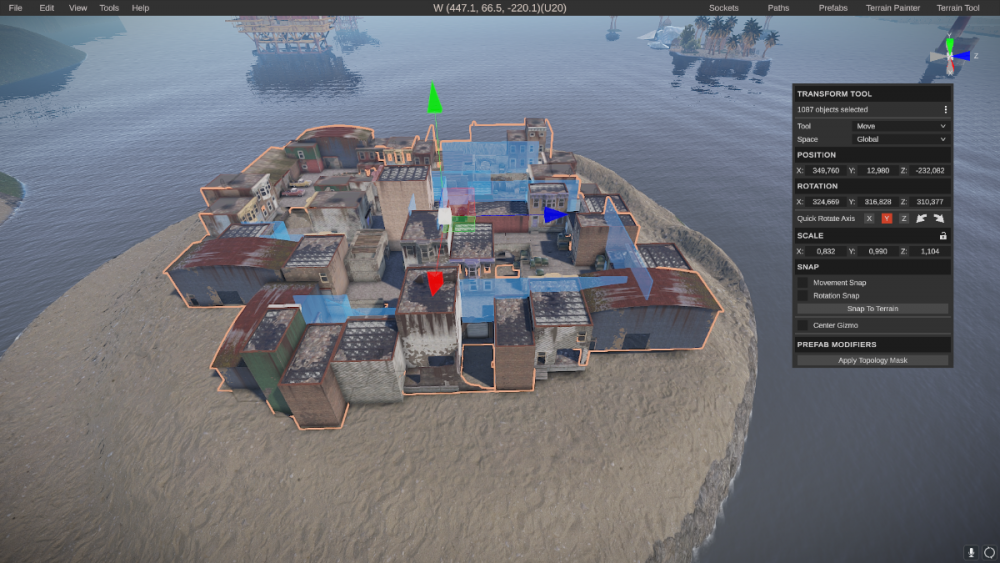This screenshot has width=1000, height=563.
Task: Open the Prefabs panel
Action: (x=833, y=8)
